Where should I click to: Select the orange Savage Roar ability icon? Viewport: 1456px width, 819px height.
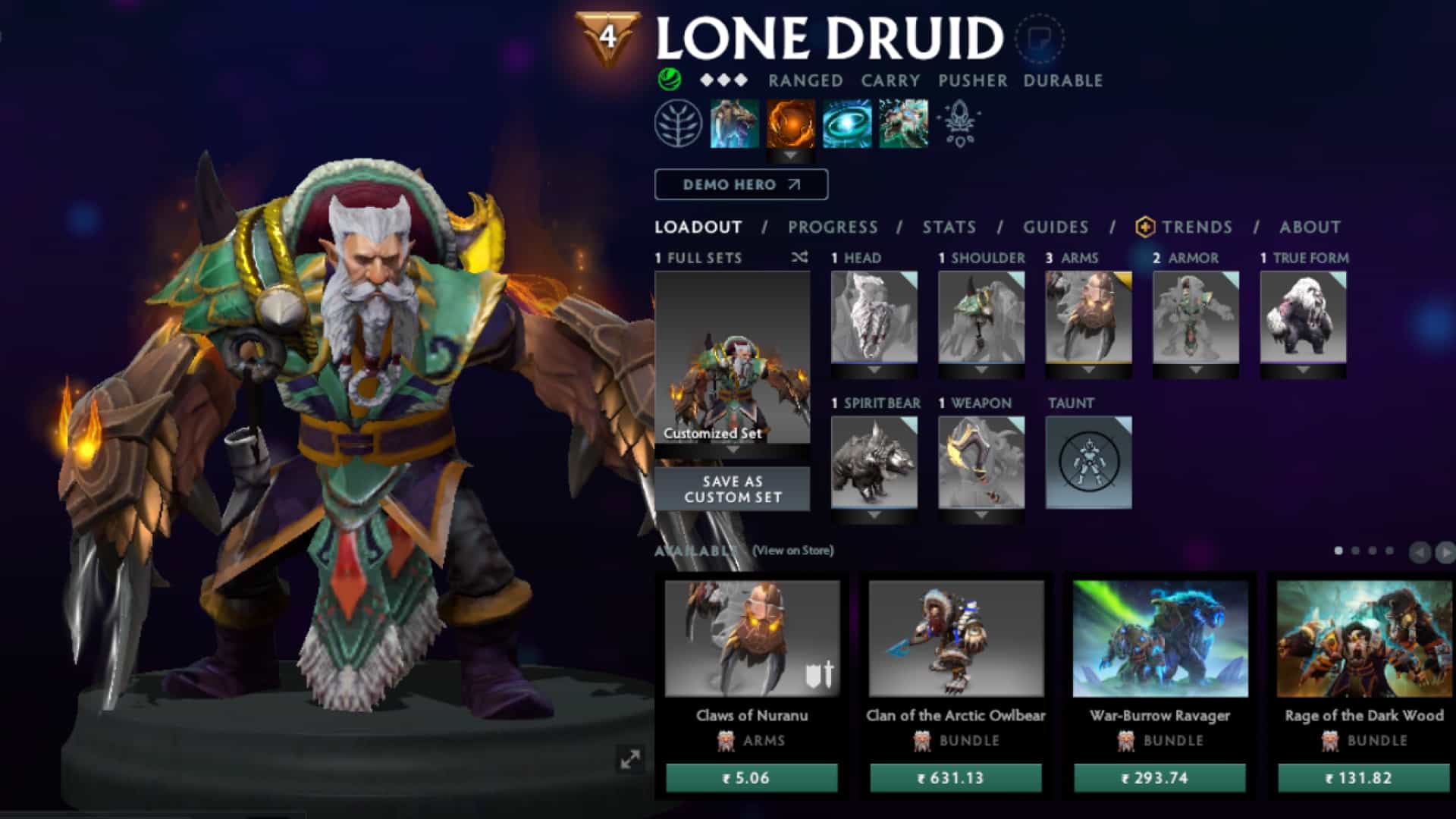pyautogui.click(x=791, y=124)
